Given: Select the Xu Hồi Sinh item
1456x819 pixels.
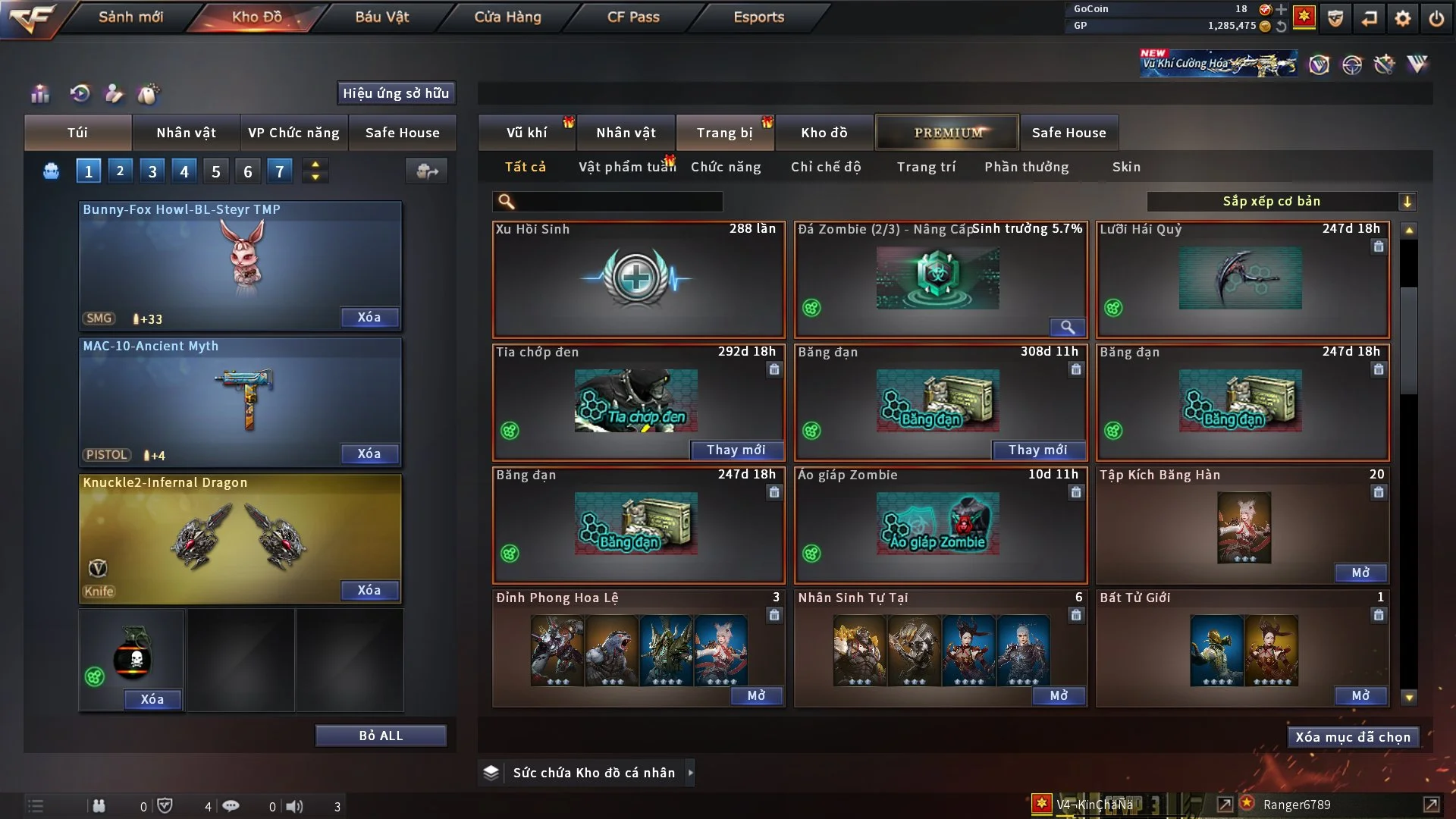Looking at the screenshot, I should pos(638,279).
